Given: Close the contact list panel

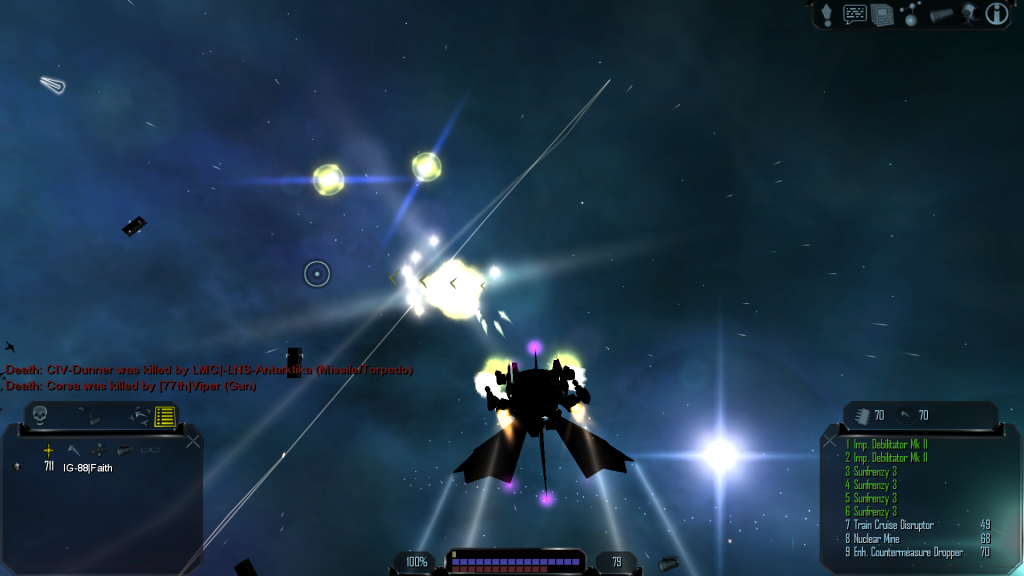Looking at the screenshot, I should coord(193,441).
